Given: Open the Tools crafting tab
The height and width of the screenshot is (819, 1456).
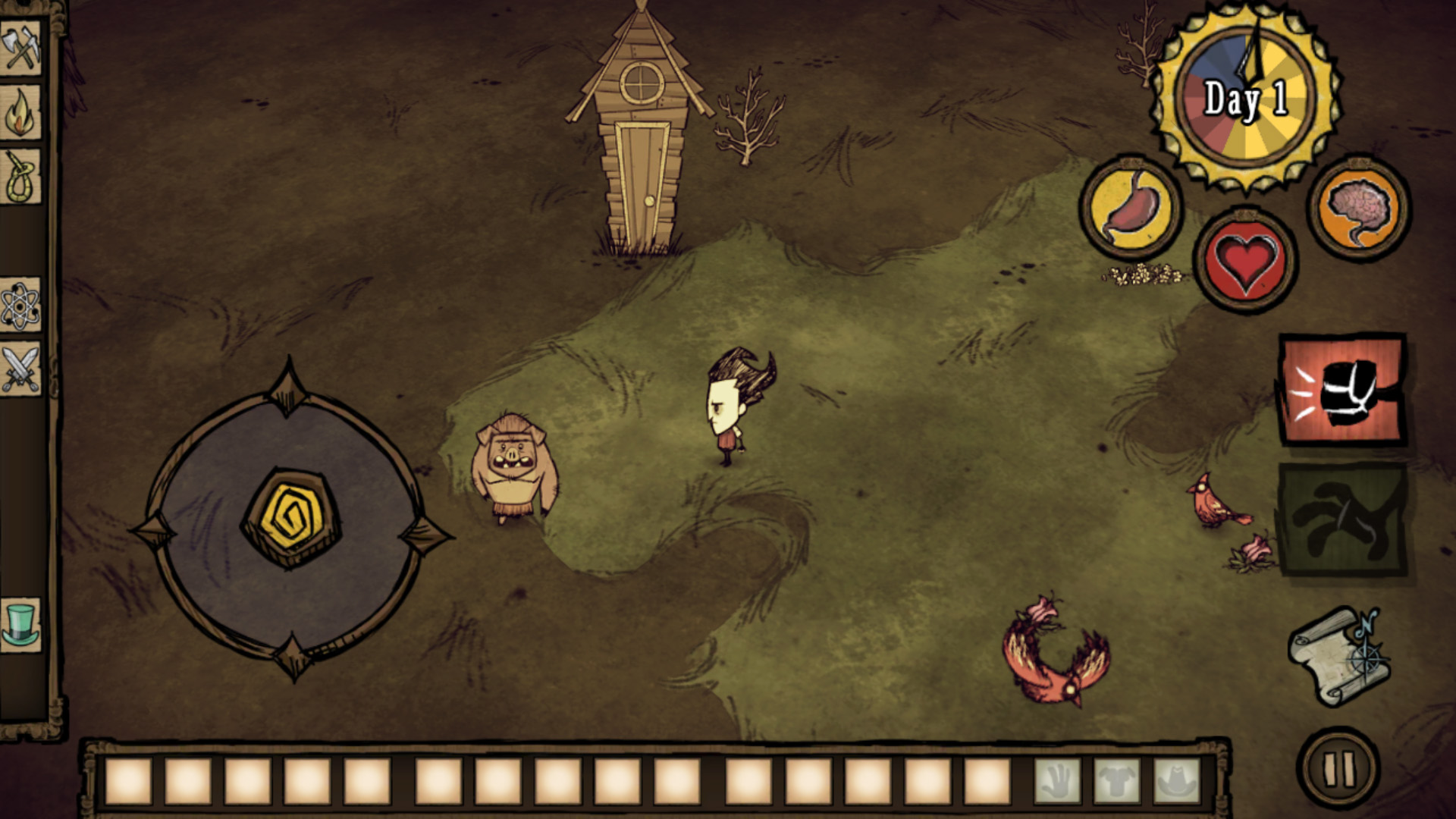Looking at the screenshot, I should (x=20, y=49).
